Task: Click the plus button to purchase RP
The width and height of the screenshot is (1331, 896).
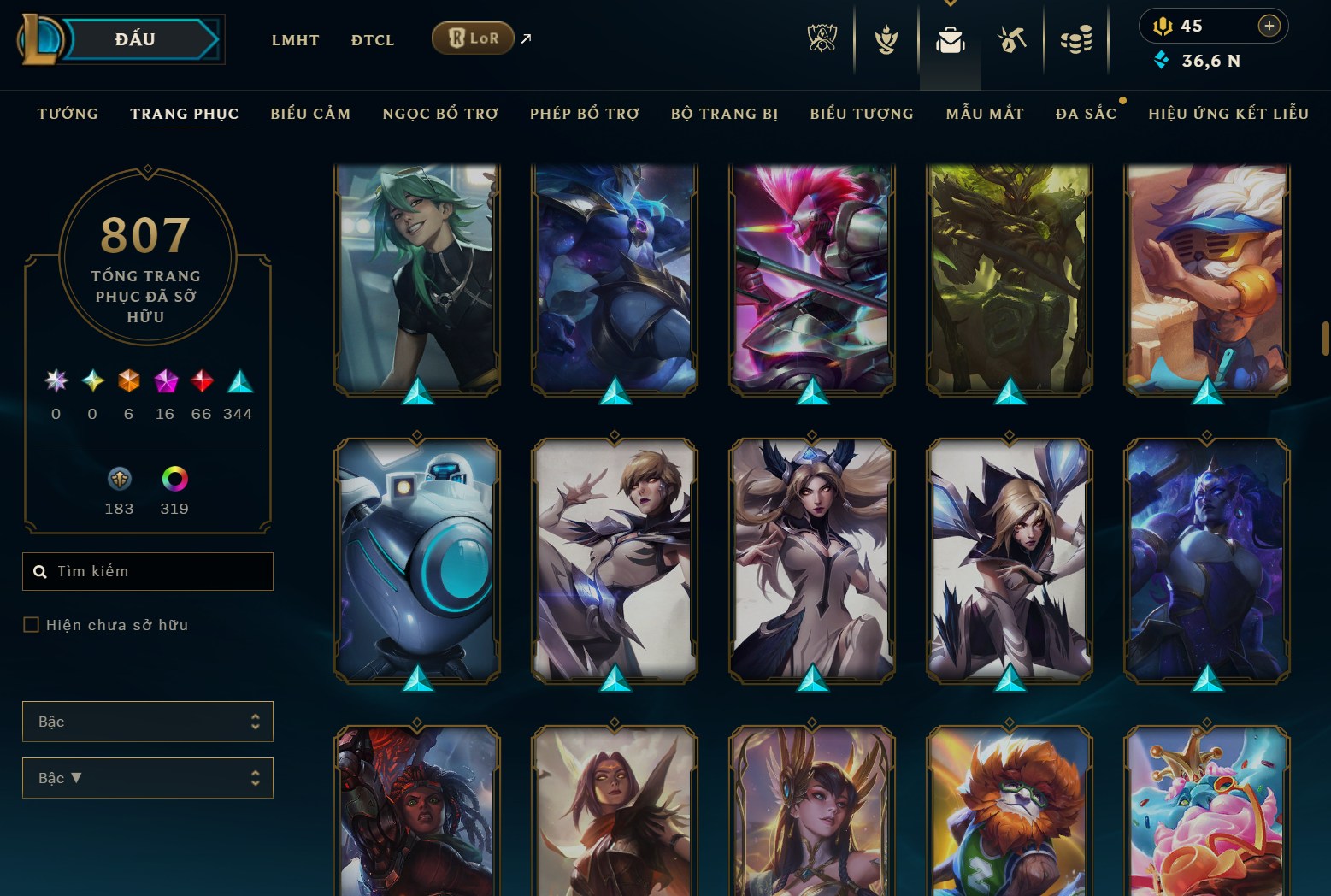Action: [x=1269, y=26]
